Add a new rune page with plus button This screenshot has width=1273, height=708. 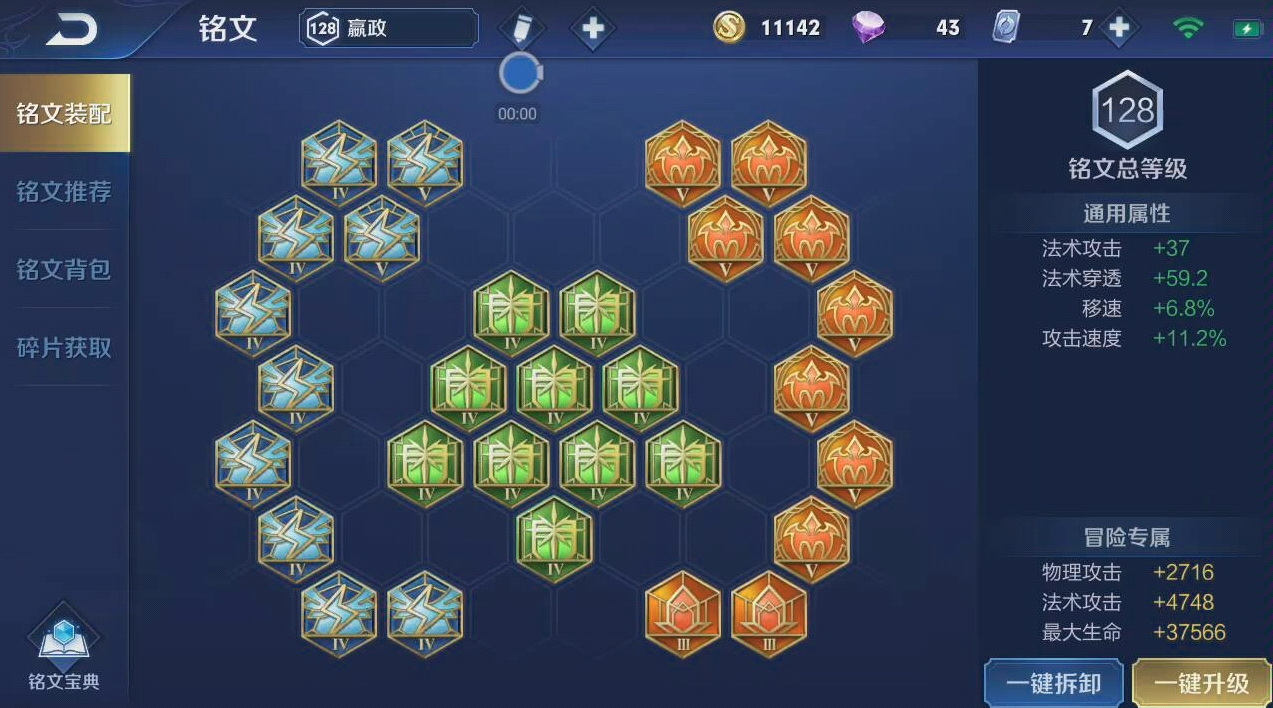pyautogui.click(x=593, y=28)
